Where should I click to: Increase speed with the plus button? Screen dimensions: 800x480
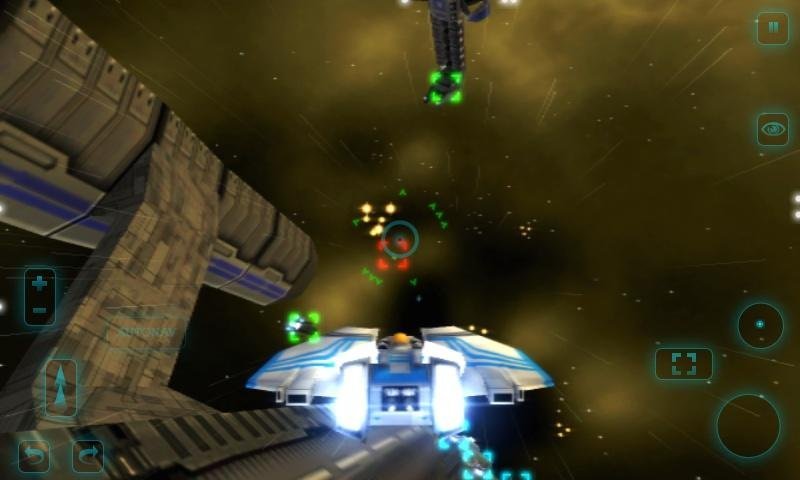coord(40,283)
